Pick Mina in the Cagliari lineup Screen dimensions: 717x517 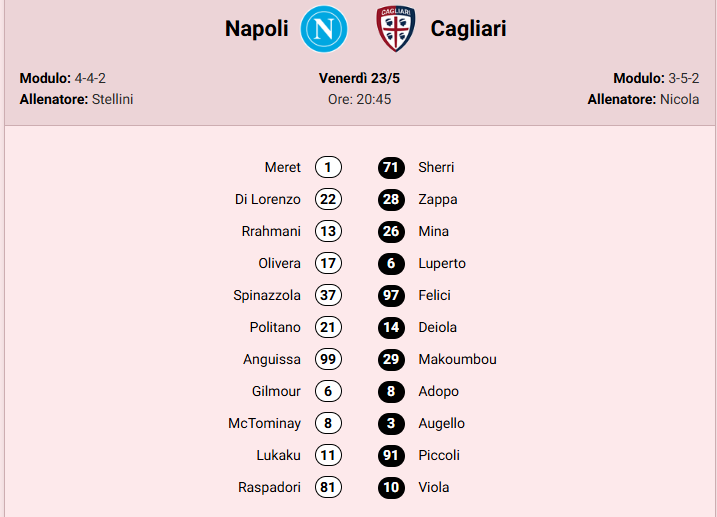(x=434, y=231)
